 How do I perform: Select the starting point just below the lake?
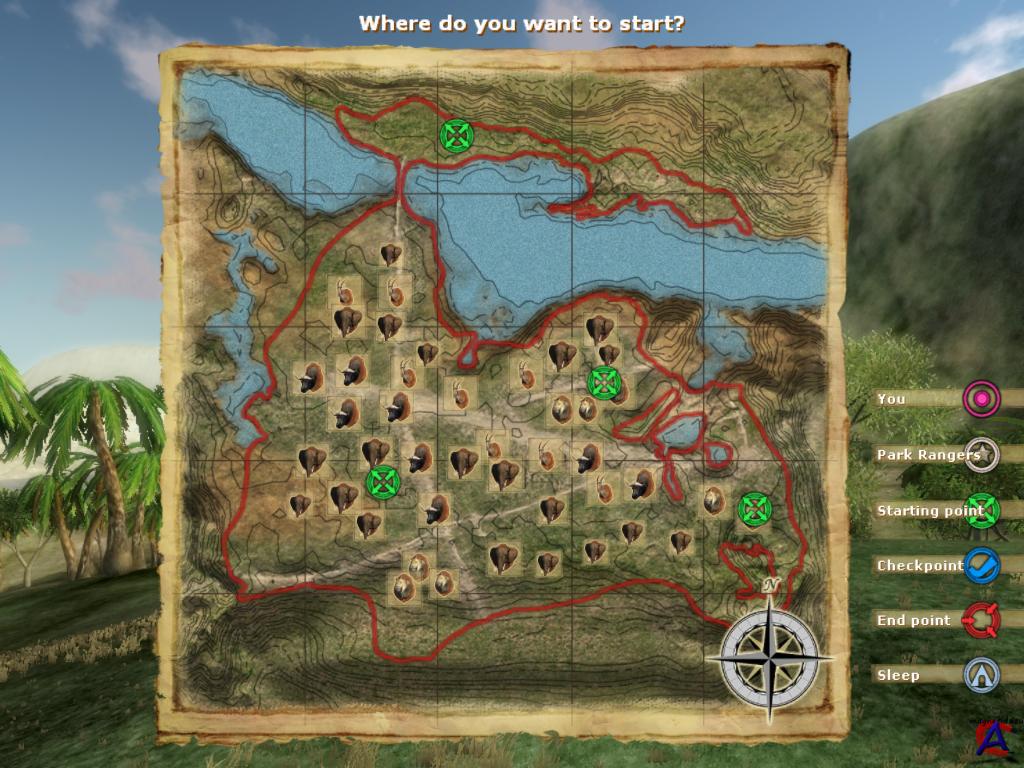point(603,381)
